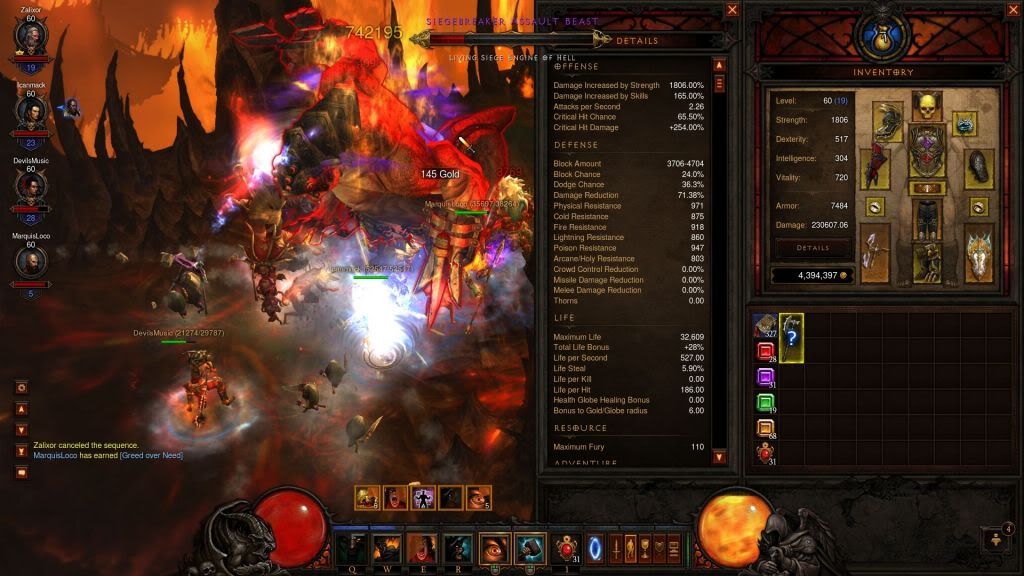Viewport: 1024px width, 576px height.
Task: Select the red ruby gem stack
Action: click(765, 351)
